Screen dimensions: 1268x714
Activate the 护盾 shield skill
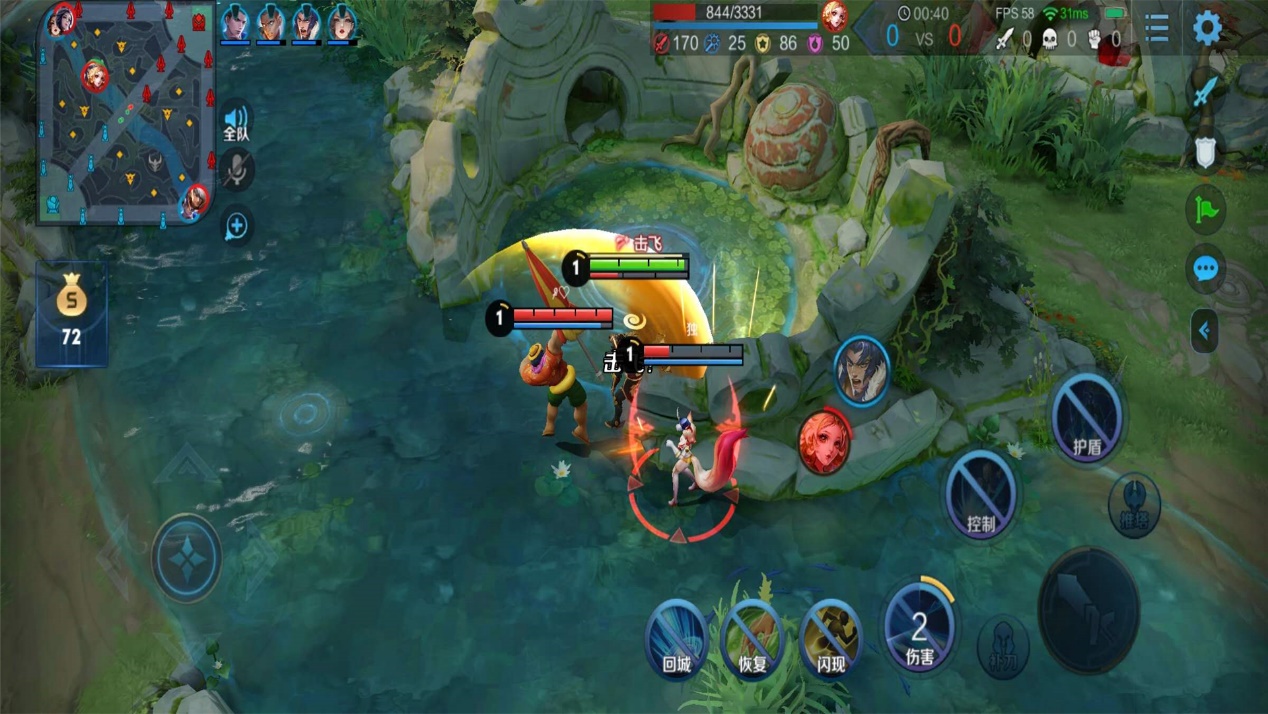tap(1087, 417)
